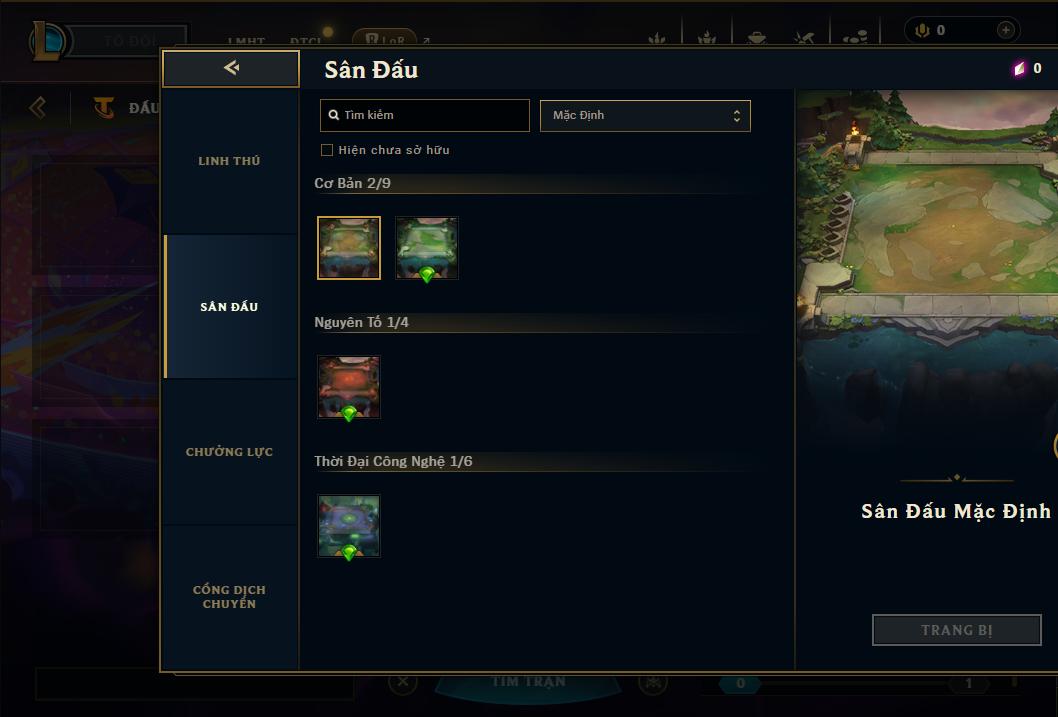The height and width of the screenshot is (717, 1058).
Task: Open the Mặc Định sort dropdown
Action: point(645,115)
